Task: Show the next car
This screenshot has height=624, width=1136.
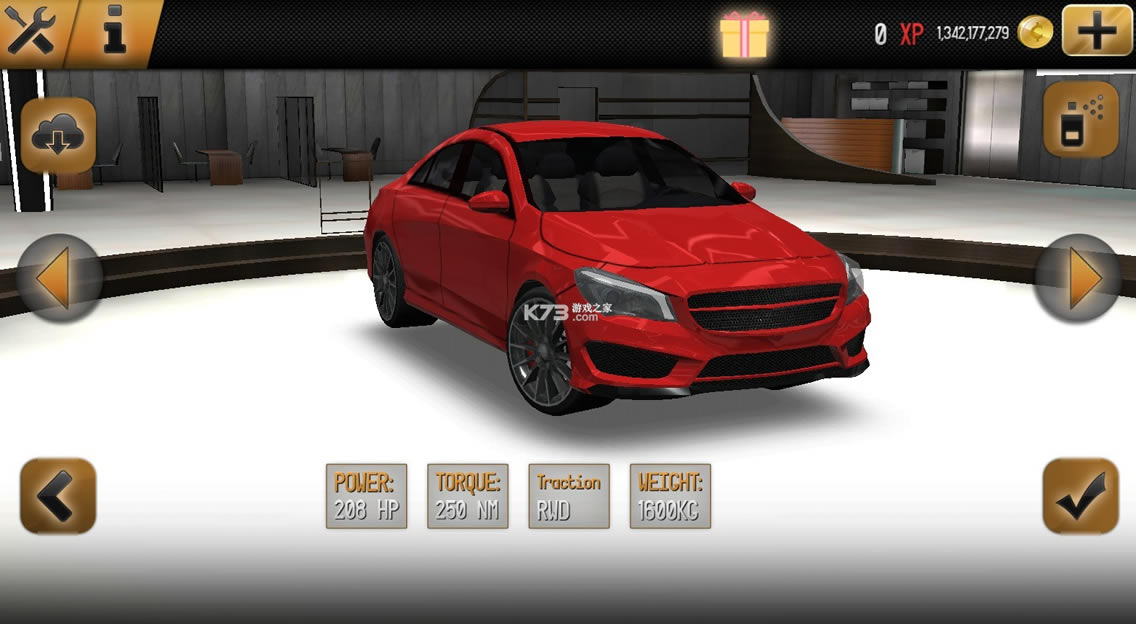Action: pos(1079,278)
